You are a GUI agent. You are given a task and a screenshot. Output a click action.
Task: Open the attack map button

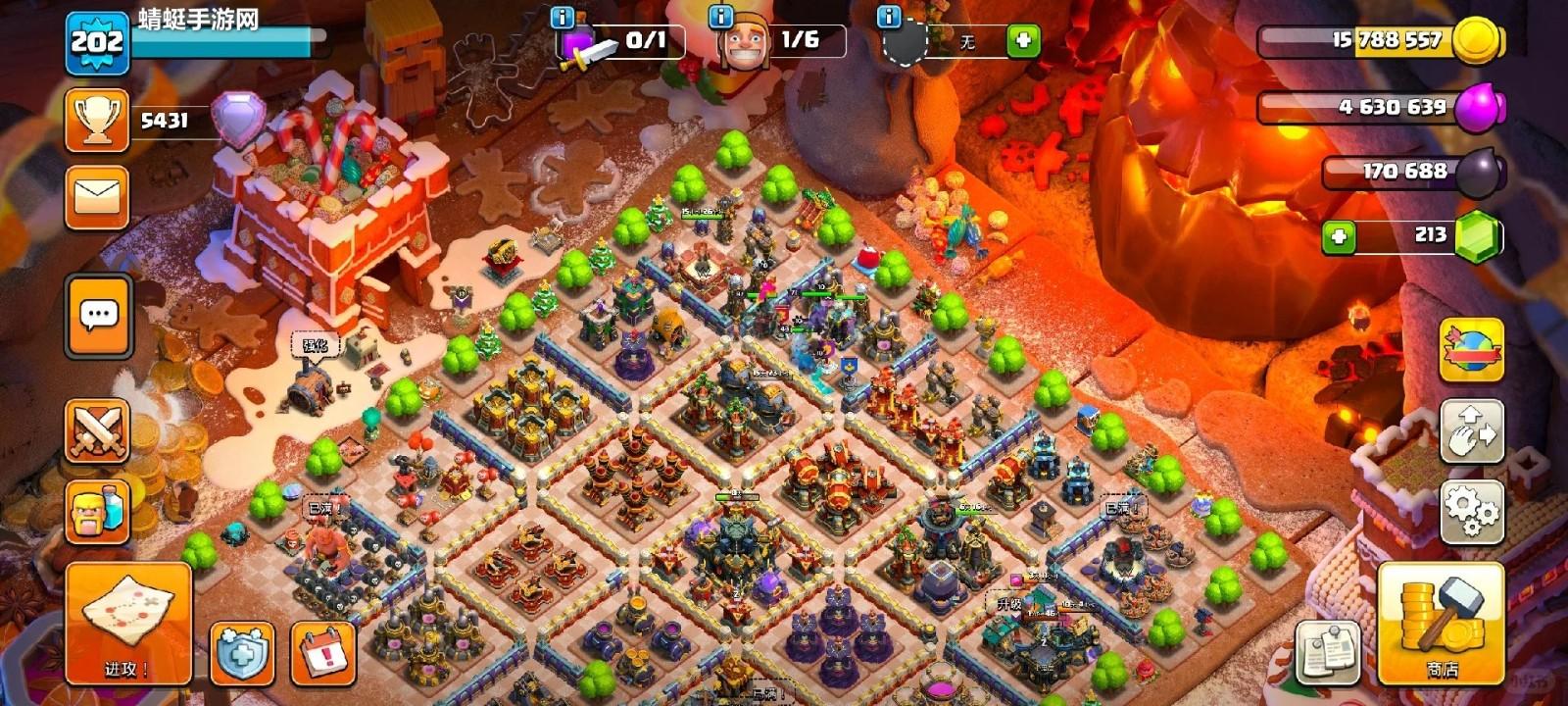(x=128, y=622)
